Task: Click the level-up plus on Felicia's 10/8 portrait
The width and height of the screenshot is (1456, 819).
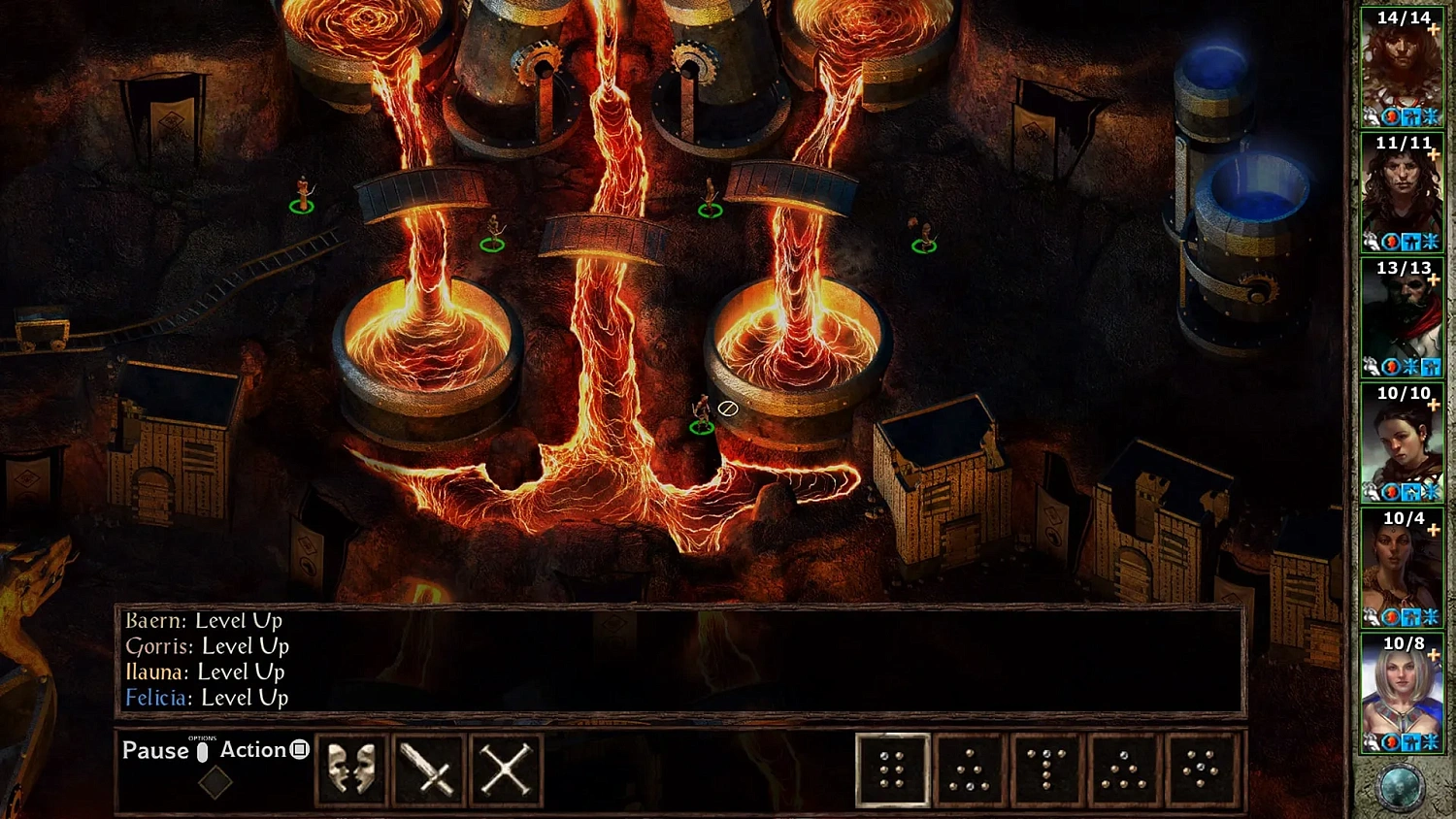Action: pyautogui.click(x=1434, y=657)
